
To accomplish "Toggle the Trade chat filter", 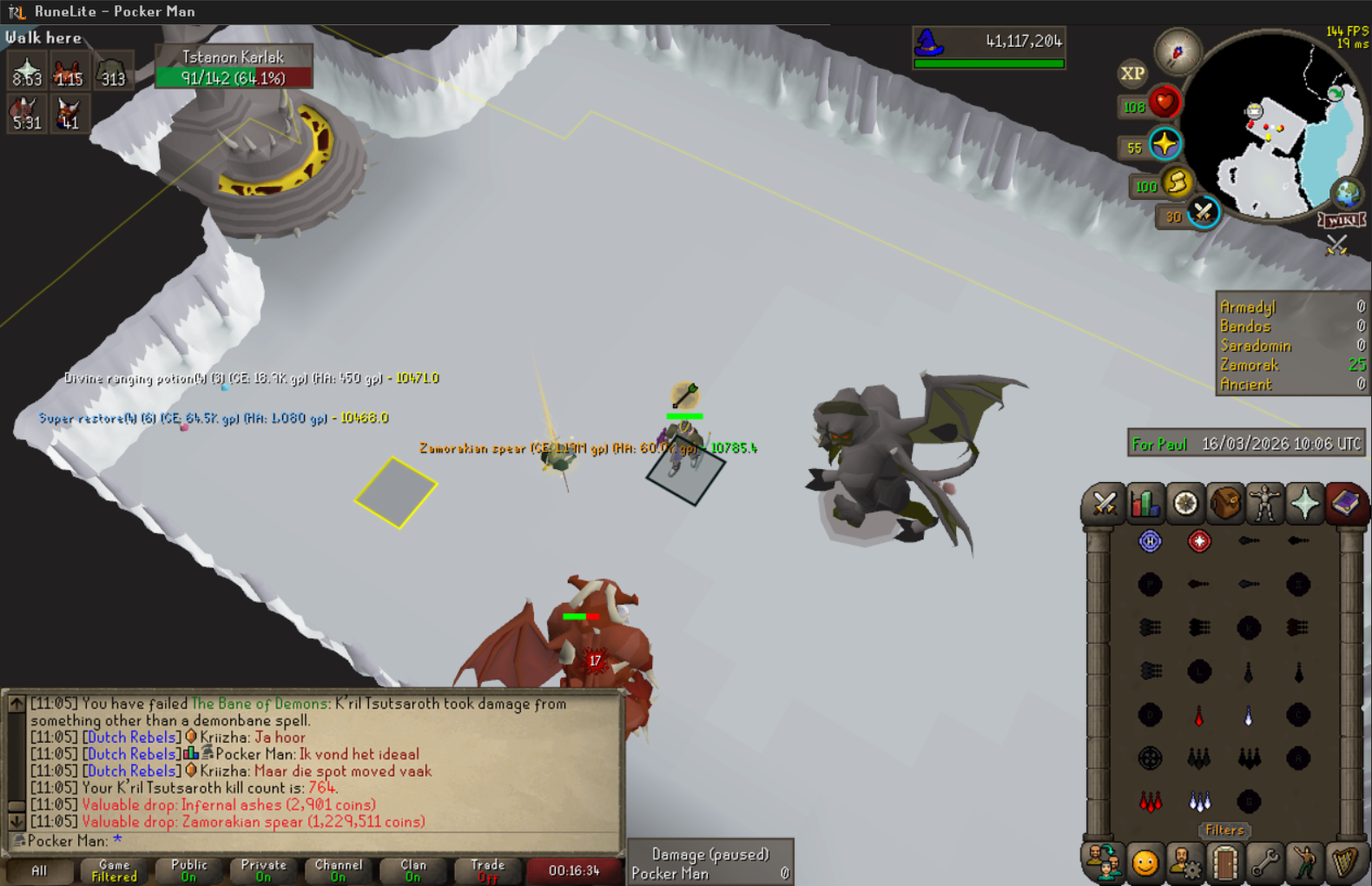I will coord(487,870).
